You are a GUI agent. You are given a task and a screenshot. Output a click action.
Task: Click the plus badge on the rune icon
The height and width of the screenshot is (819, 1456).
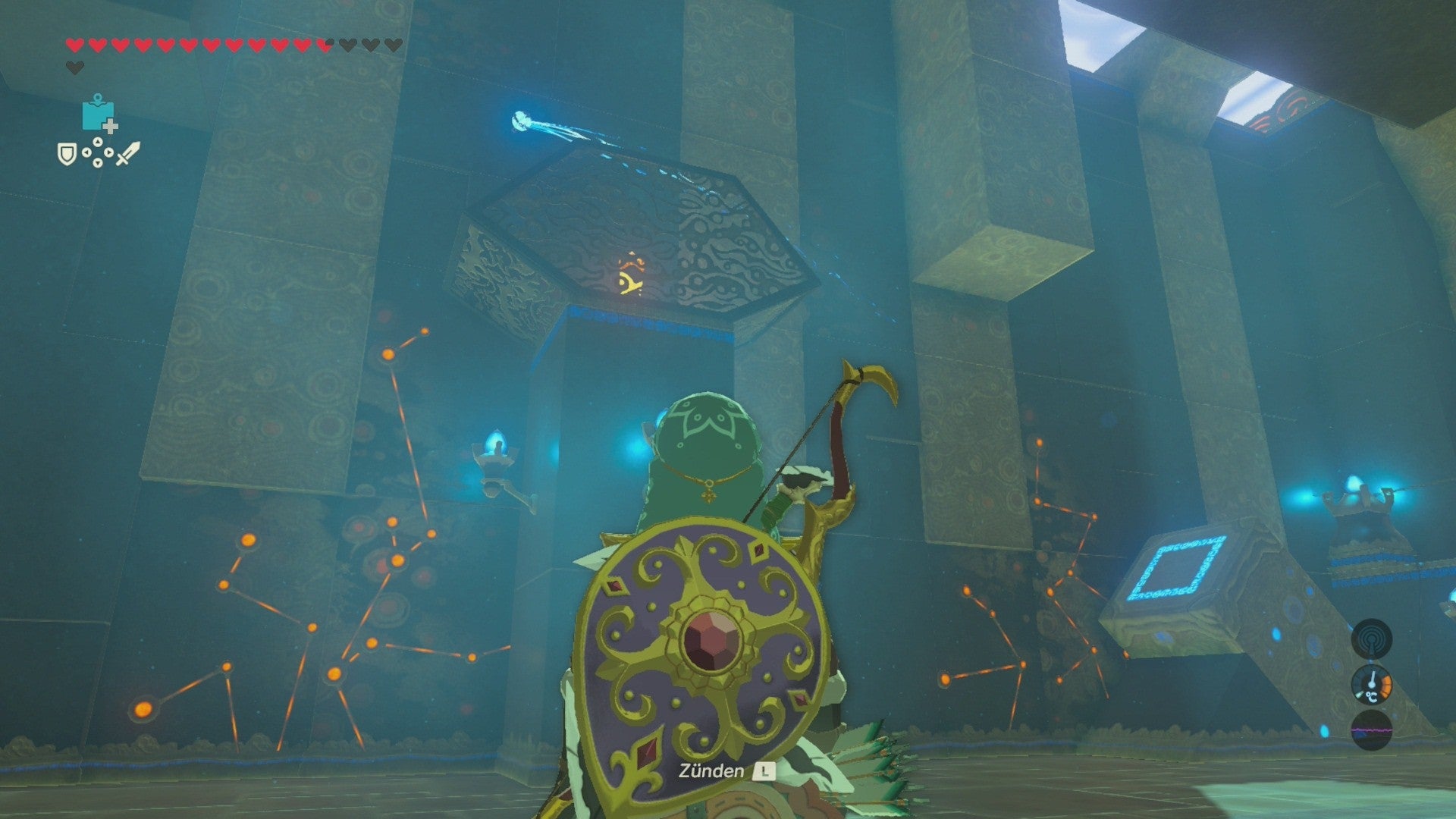109,126
